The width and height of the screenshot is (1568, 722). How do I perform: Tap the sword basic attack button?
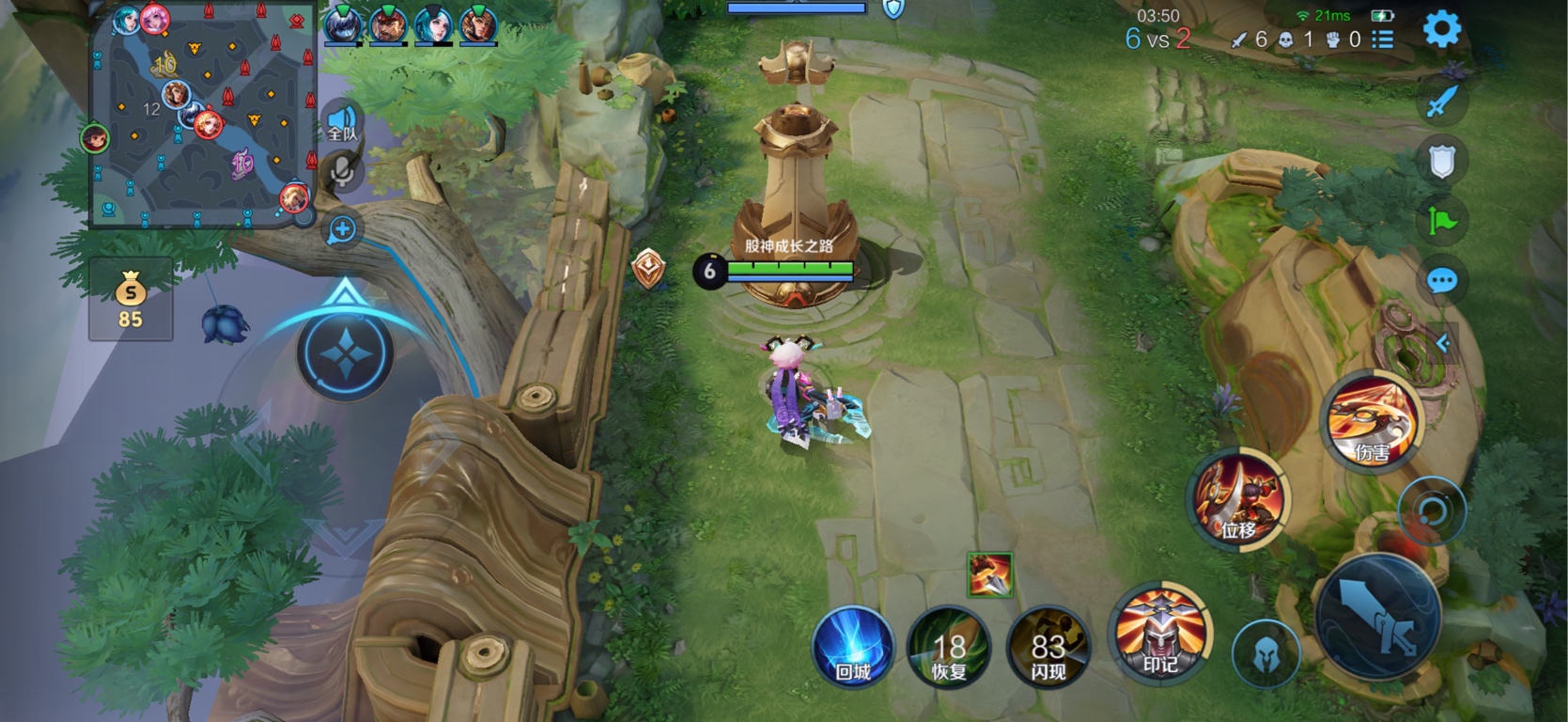[x=1378, y=616]
